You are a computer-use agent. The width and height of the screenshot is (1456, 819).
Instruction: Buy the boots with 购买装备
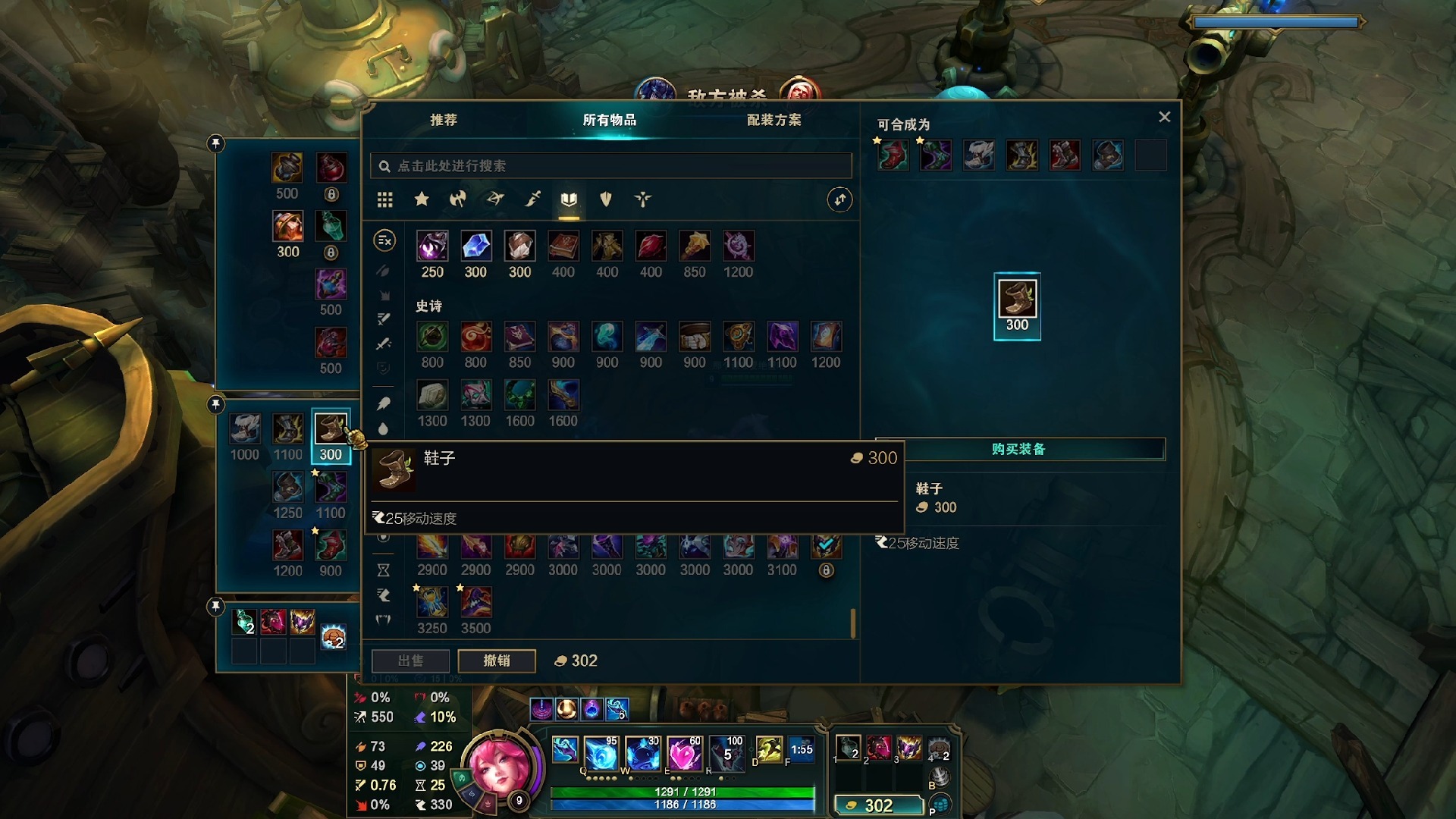[1018, 449]
